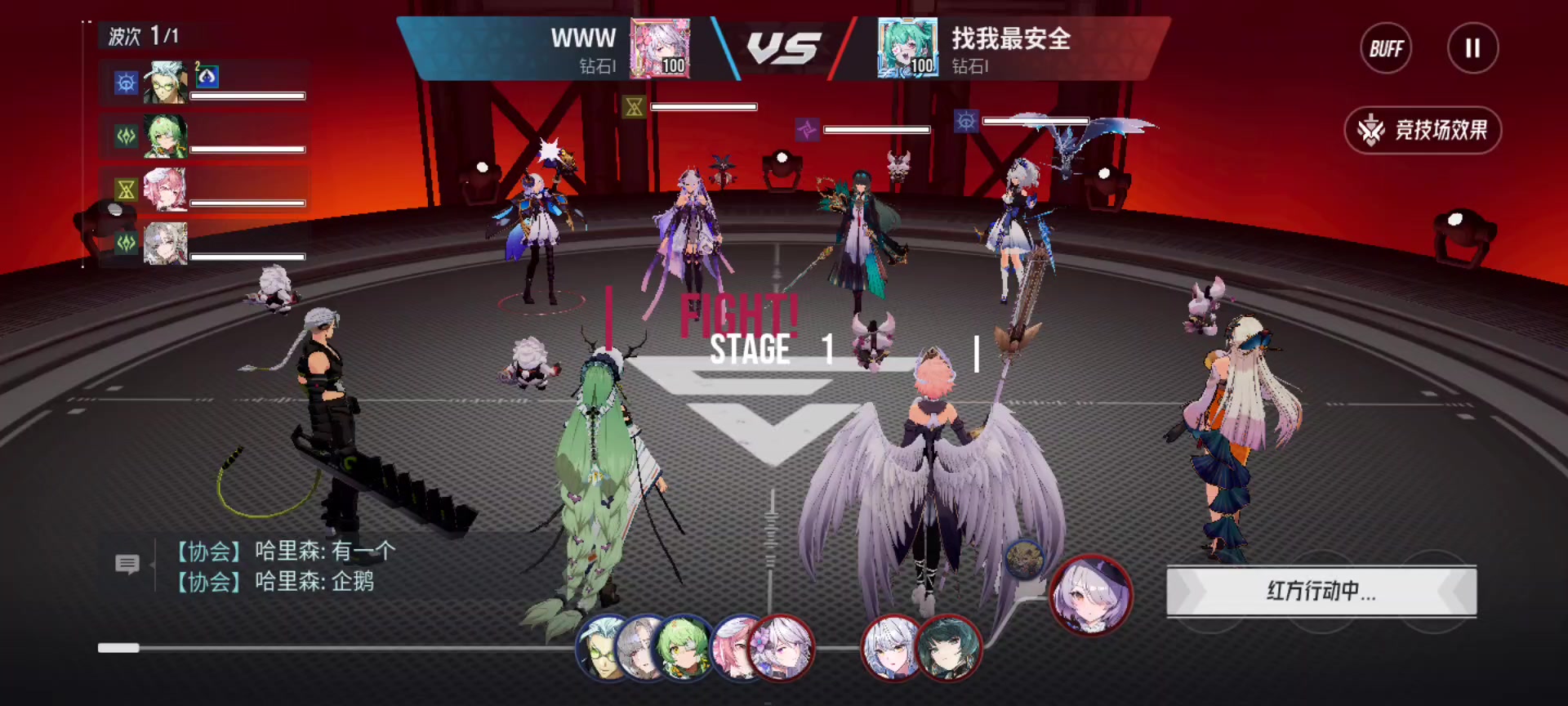The image size is (1568, 706).
Task: Click the green 《》 status icon on second teammate
Action: coord(125,136)
